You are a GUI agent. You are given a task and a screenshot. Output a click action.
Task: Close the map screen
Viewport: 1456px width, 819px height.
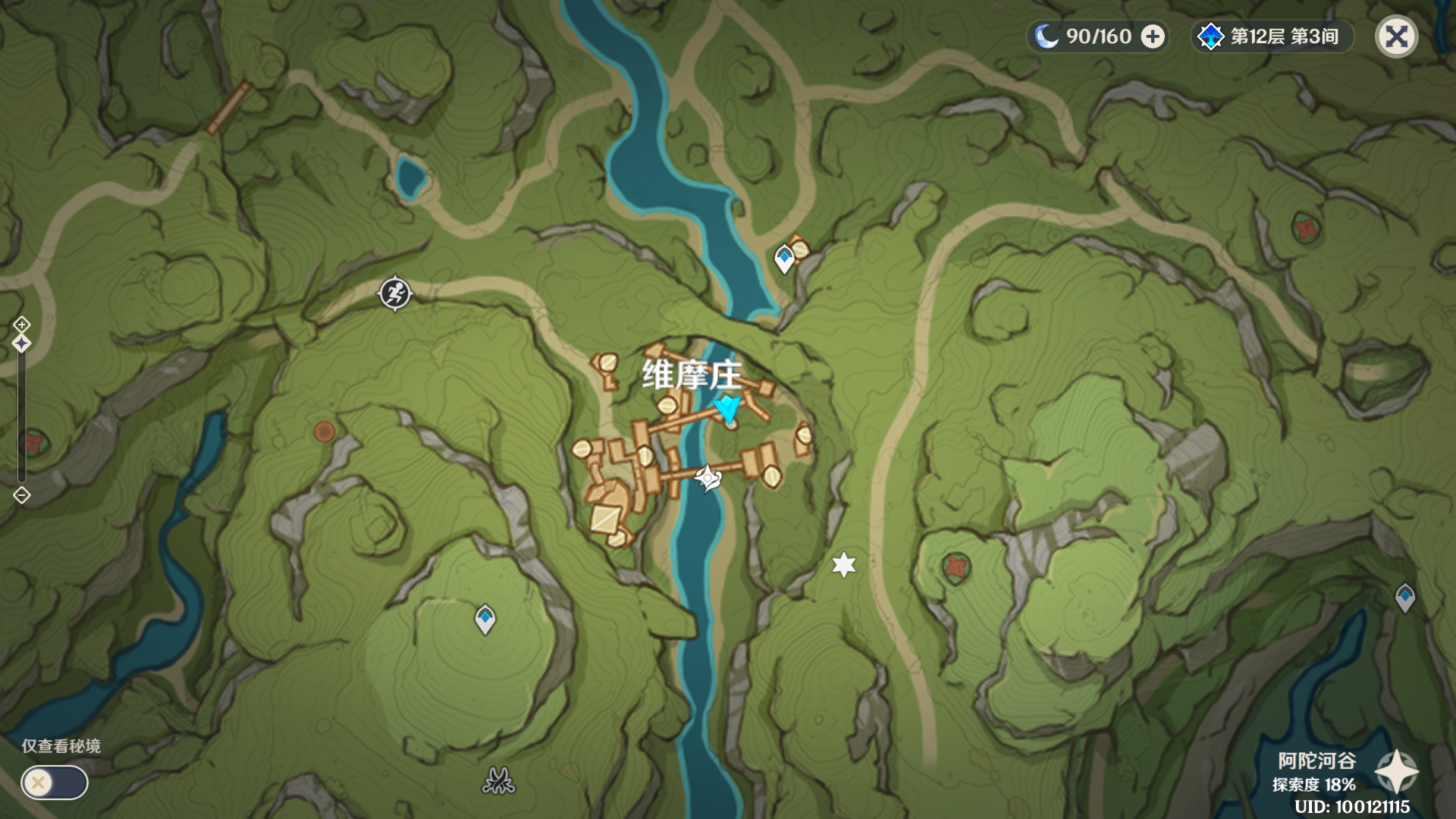tap(1396, 36)
